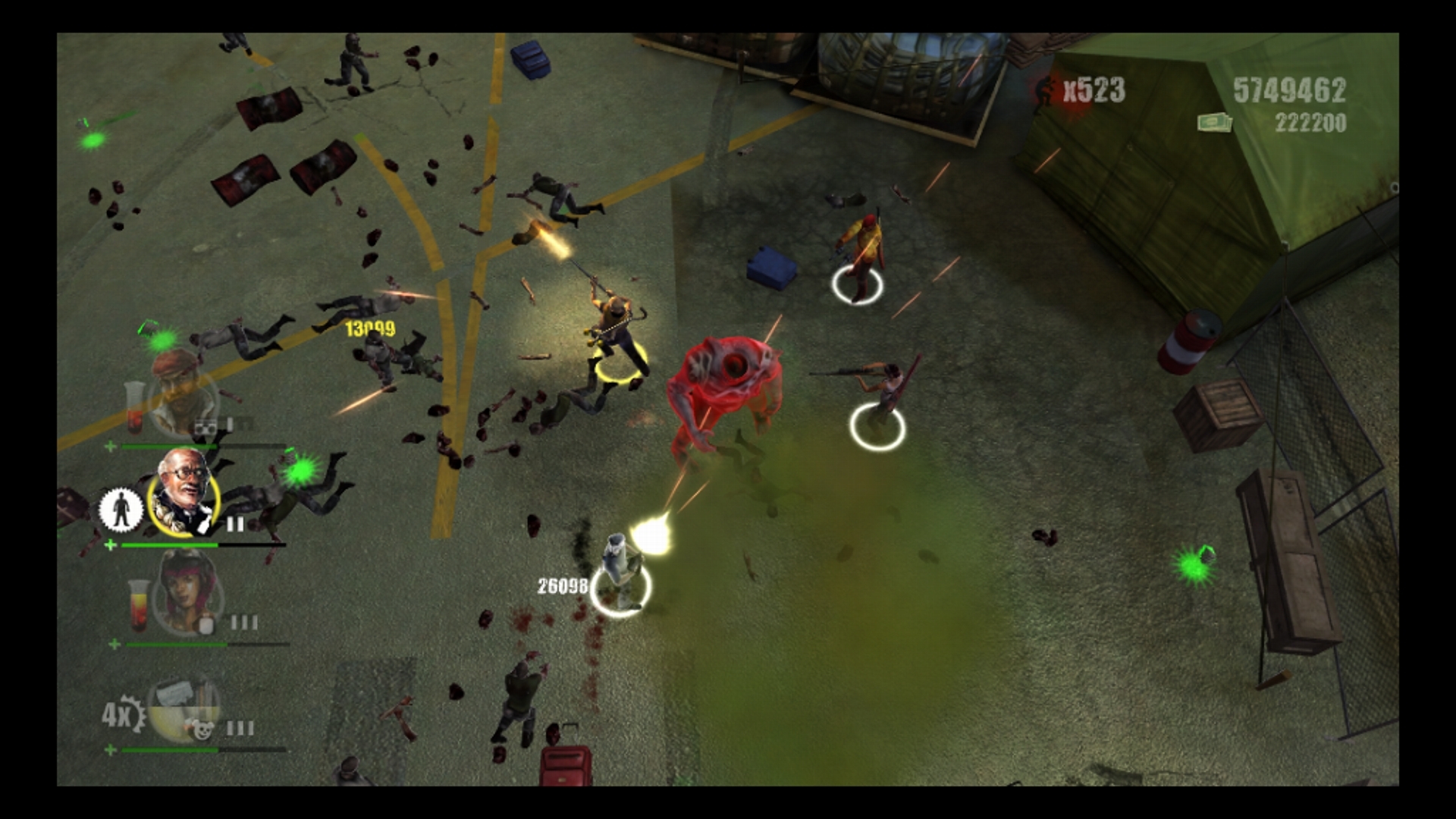Viewport: 1456px width, 819px height.
Task: Select the bald man with glasses portrait
Action: 184,493
